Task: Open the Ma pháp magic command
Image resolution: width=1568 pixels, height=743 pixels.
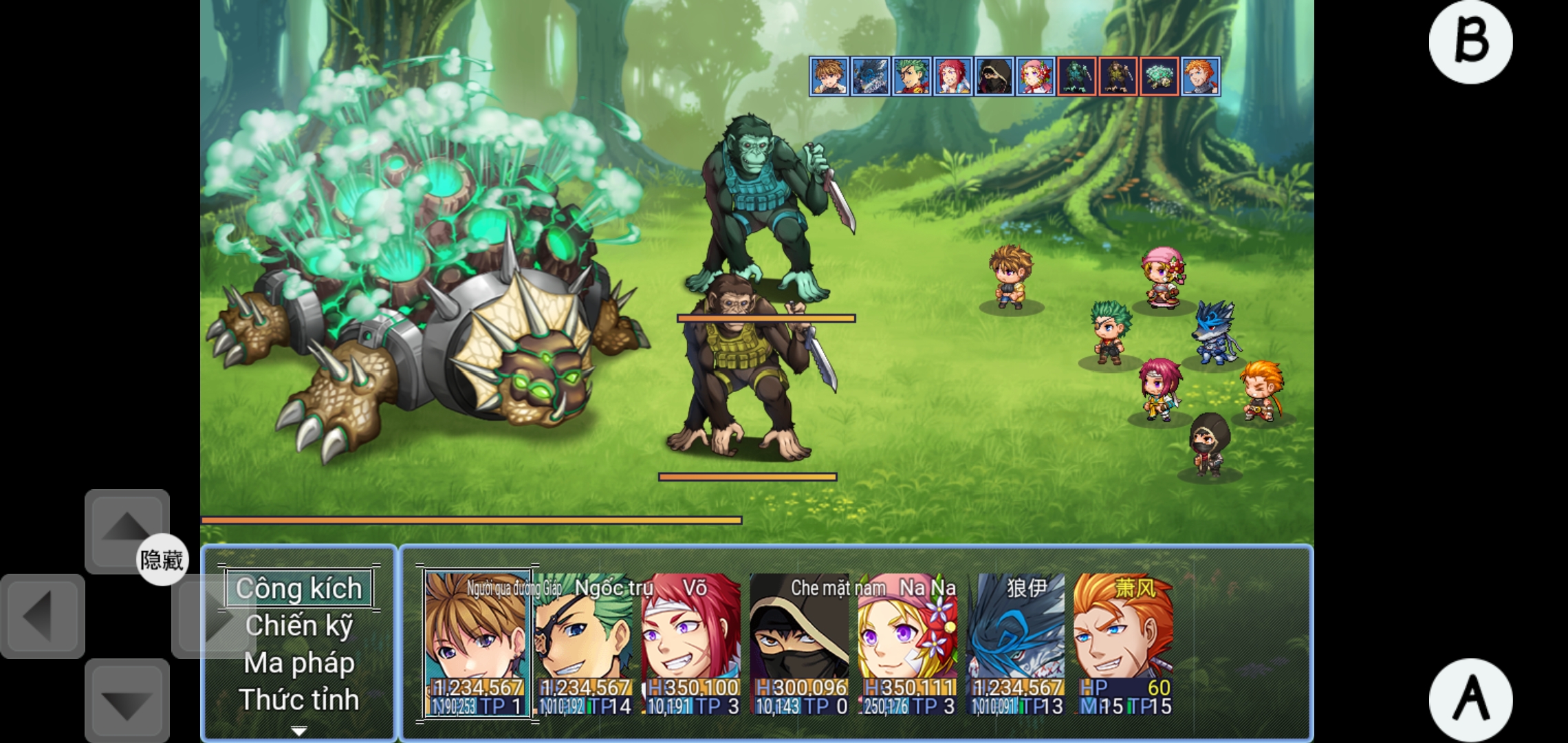Action: coord(299,663)
